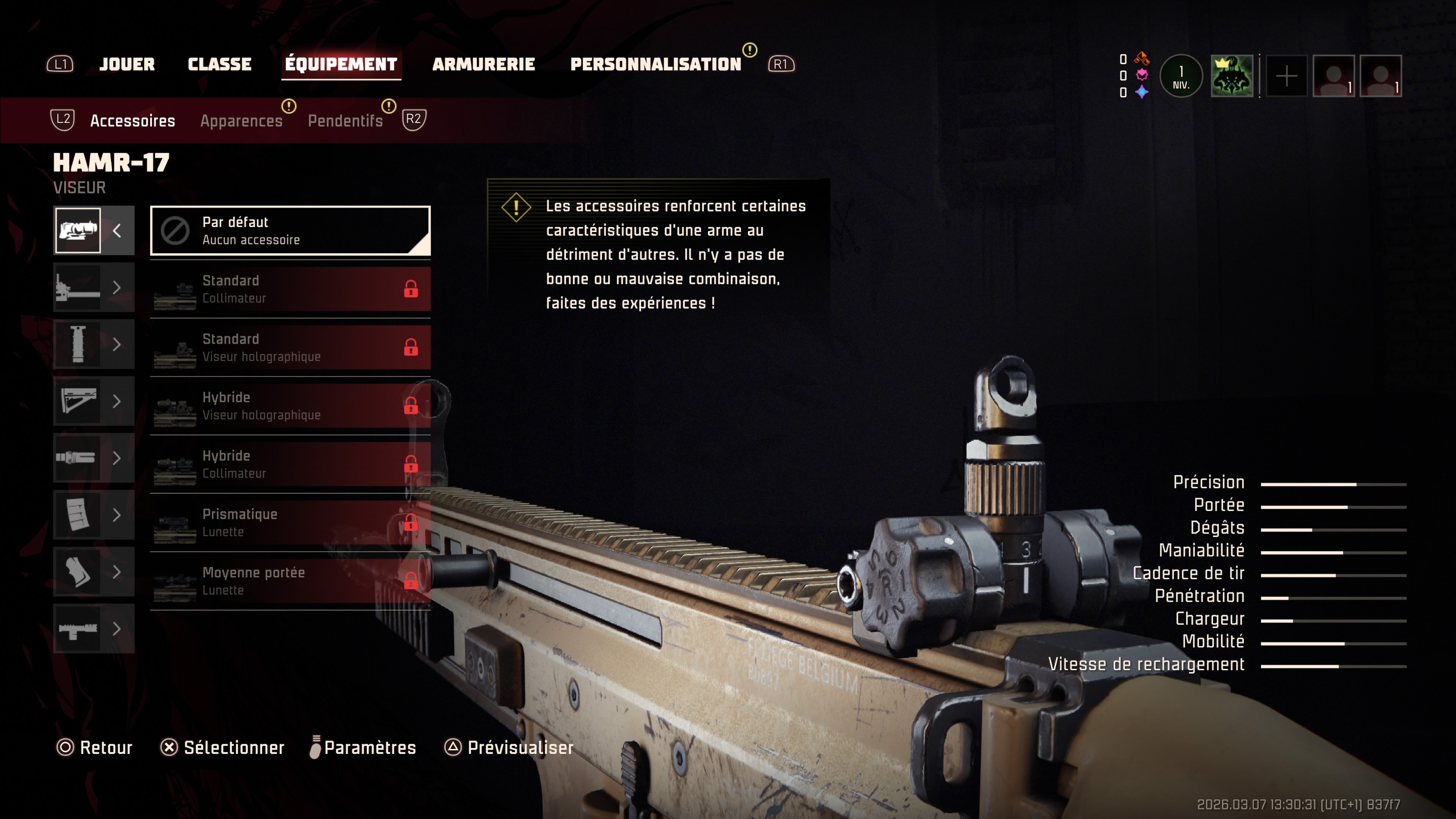The image size is (1456, 819).
Task: Switch to the Accessoires sub-tab
Action: (x=132, y=121)
